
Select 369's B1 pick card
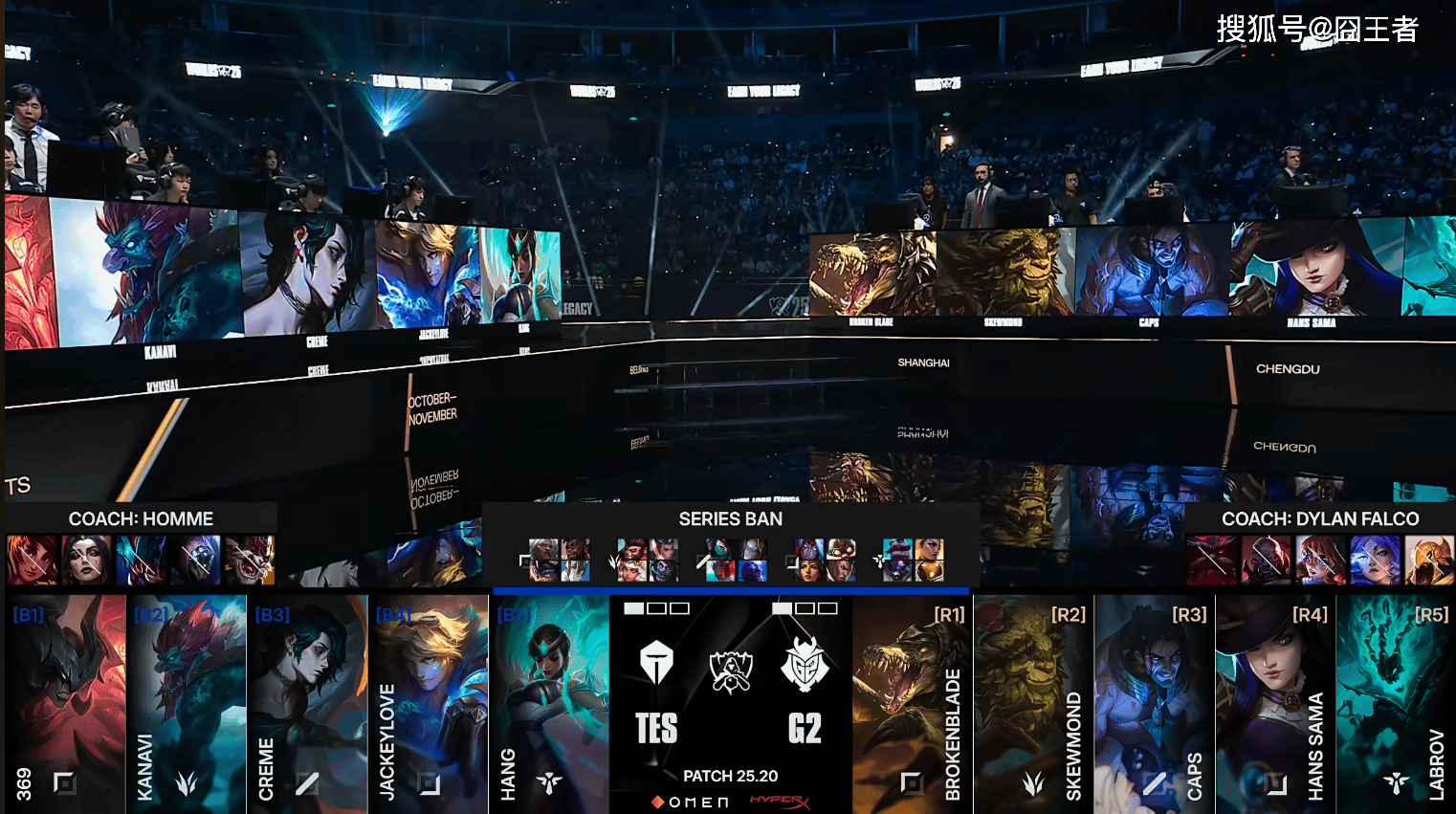pyautogui.click(x=65, y=703)
